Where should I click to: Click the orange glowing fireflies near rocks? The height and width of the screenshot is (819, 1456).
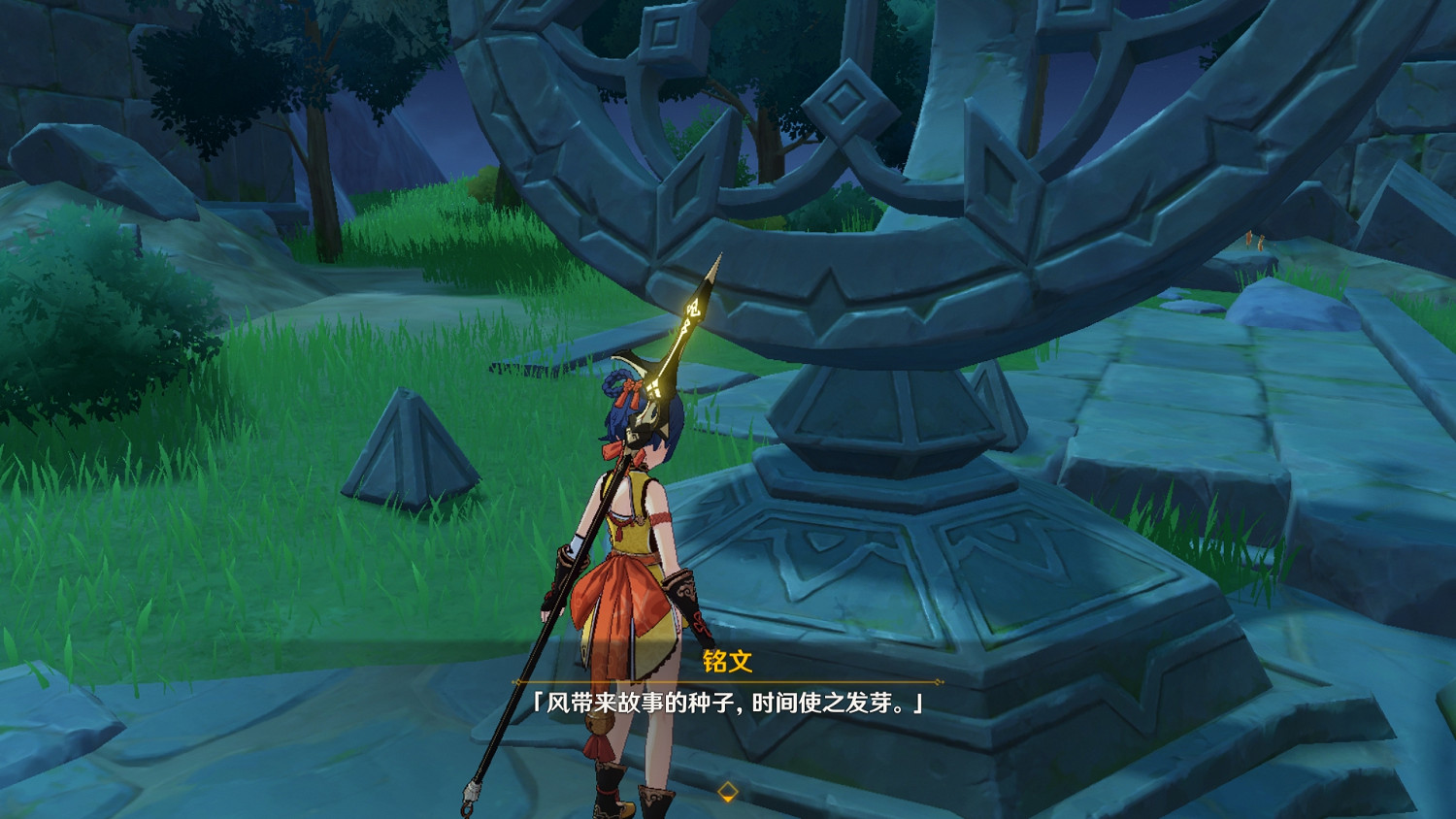click(1252, 241)
